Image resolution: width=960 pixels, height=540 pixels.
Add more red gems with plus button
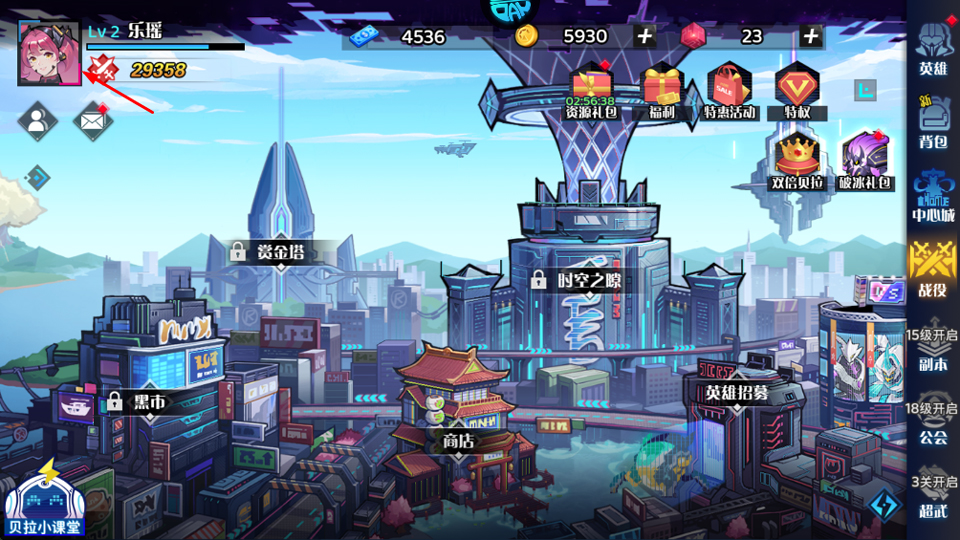[x=810, y=37]
